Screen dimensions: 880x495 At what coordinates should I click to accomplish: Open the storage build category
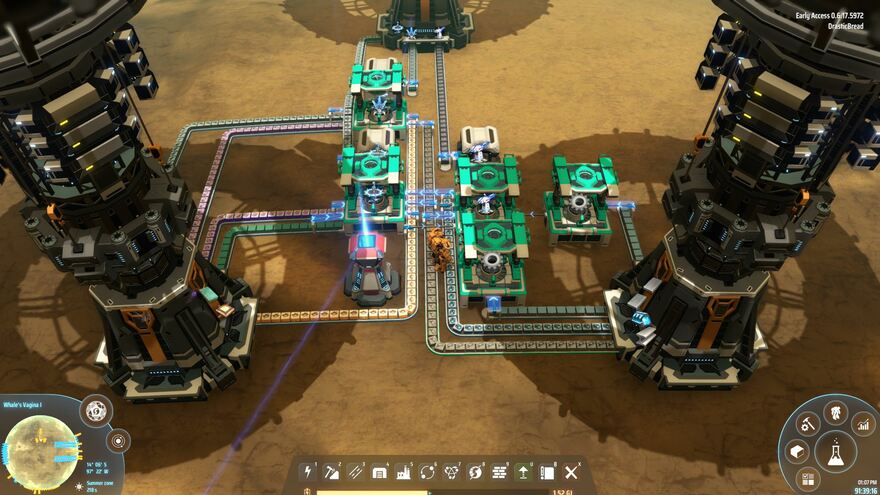pyautogui.click(x=380, y=471)
